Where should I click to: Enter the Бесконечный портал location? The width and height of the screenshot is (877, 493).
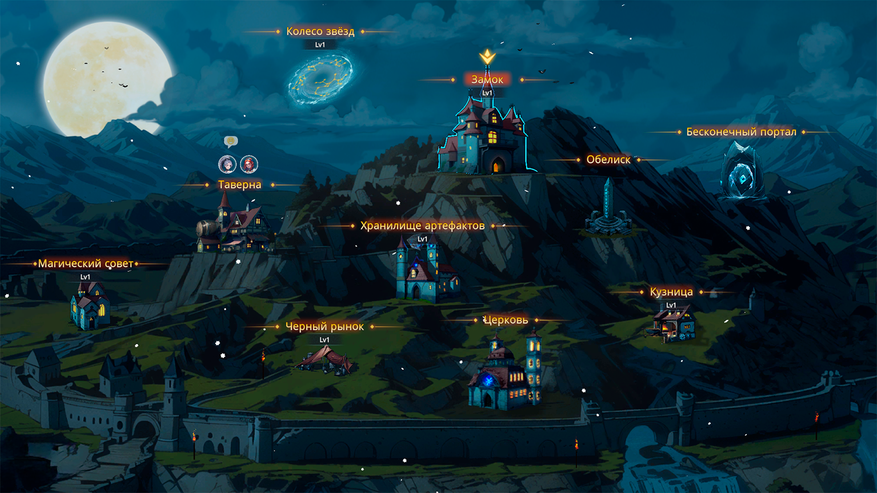[742, 170]
